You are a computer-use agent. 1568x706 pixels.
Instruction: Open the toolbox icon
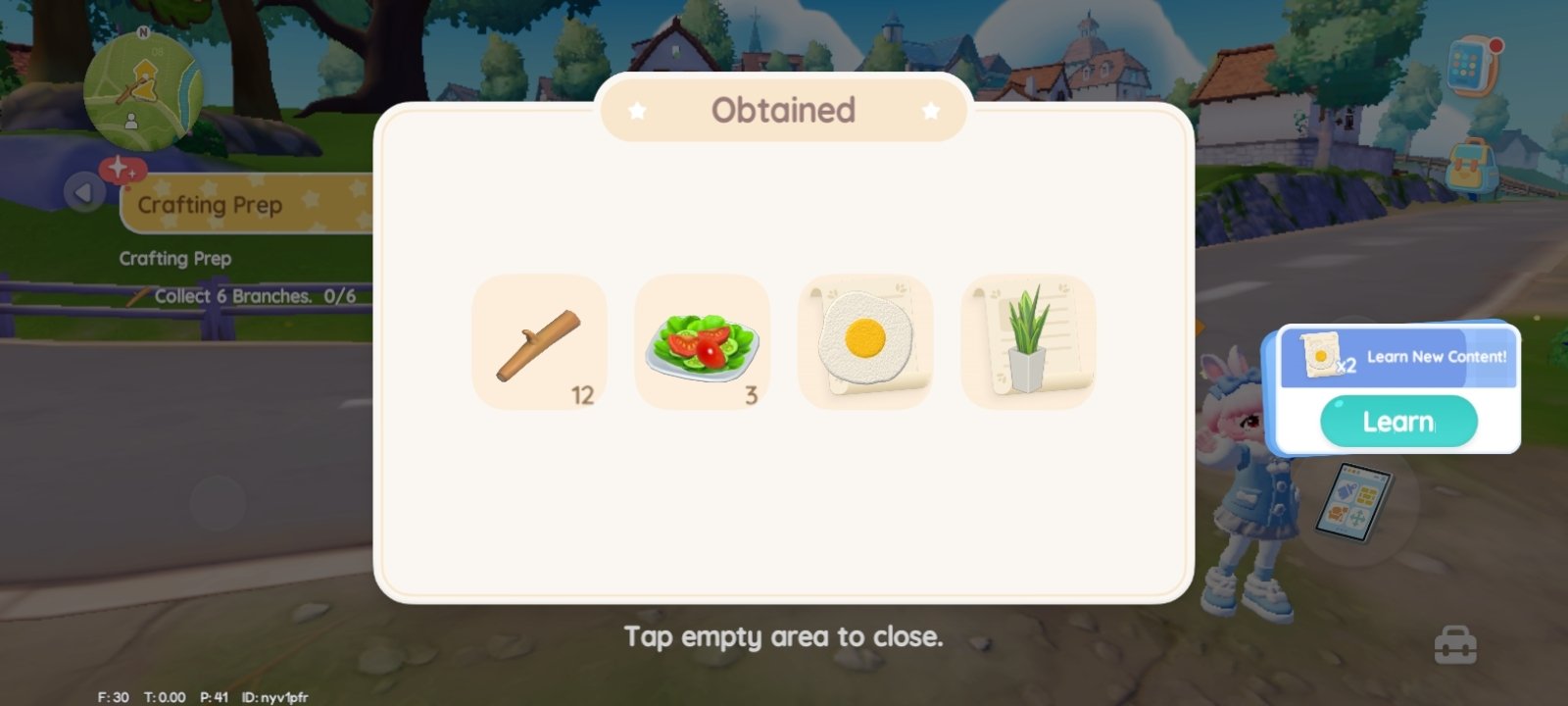1455,645
